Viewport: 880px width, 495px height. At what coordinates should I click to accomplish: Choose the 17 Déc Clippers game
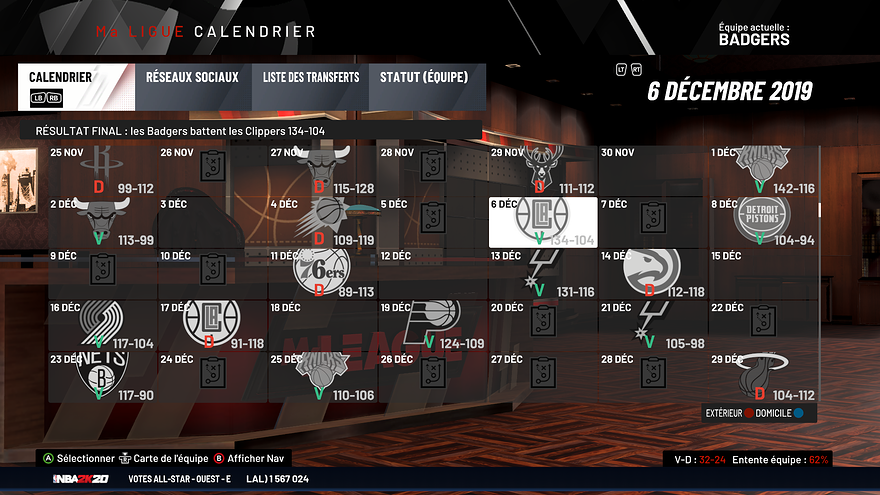click(212, 324)
